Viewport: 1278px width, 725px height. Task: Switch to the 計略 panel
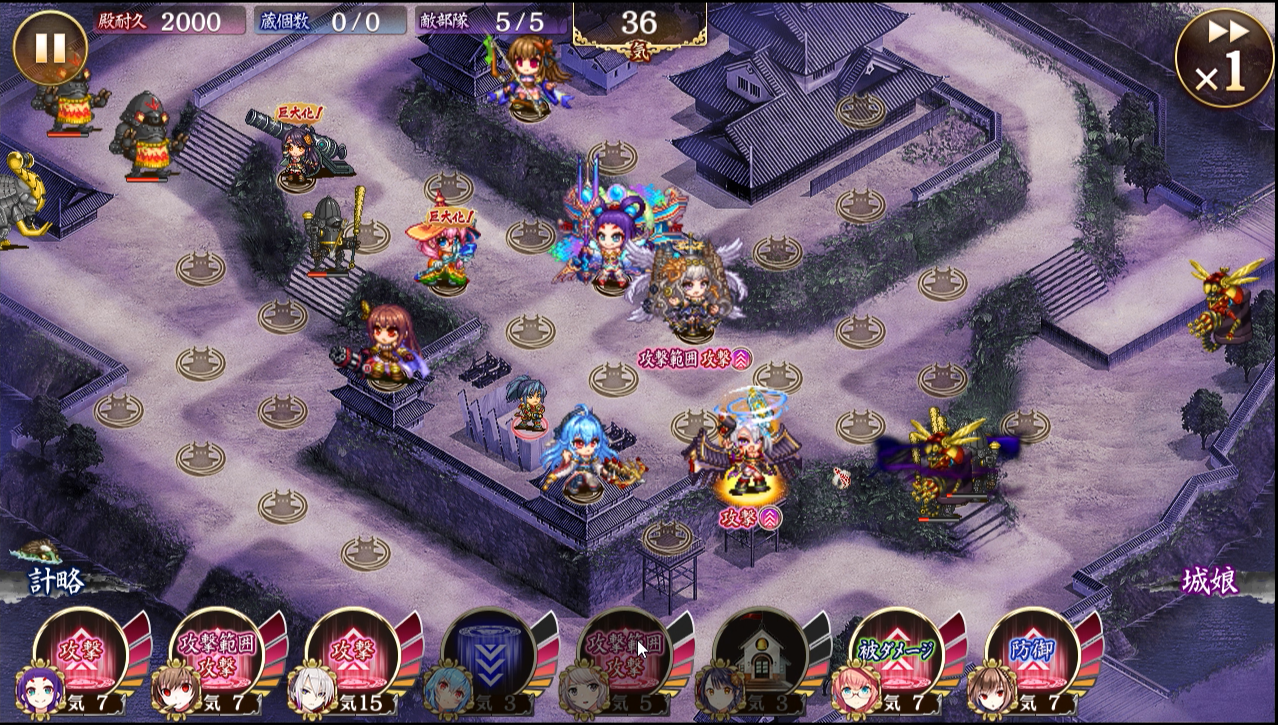55,581
